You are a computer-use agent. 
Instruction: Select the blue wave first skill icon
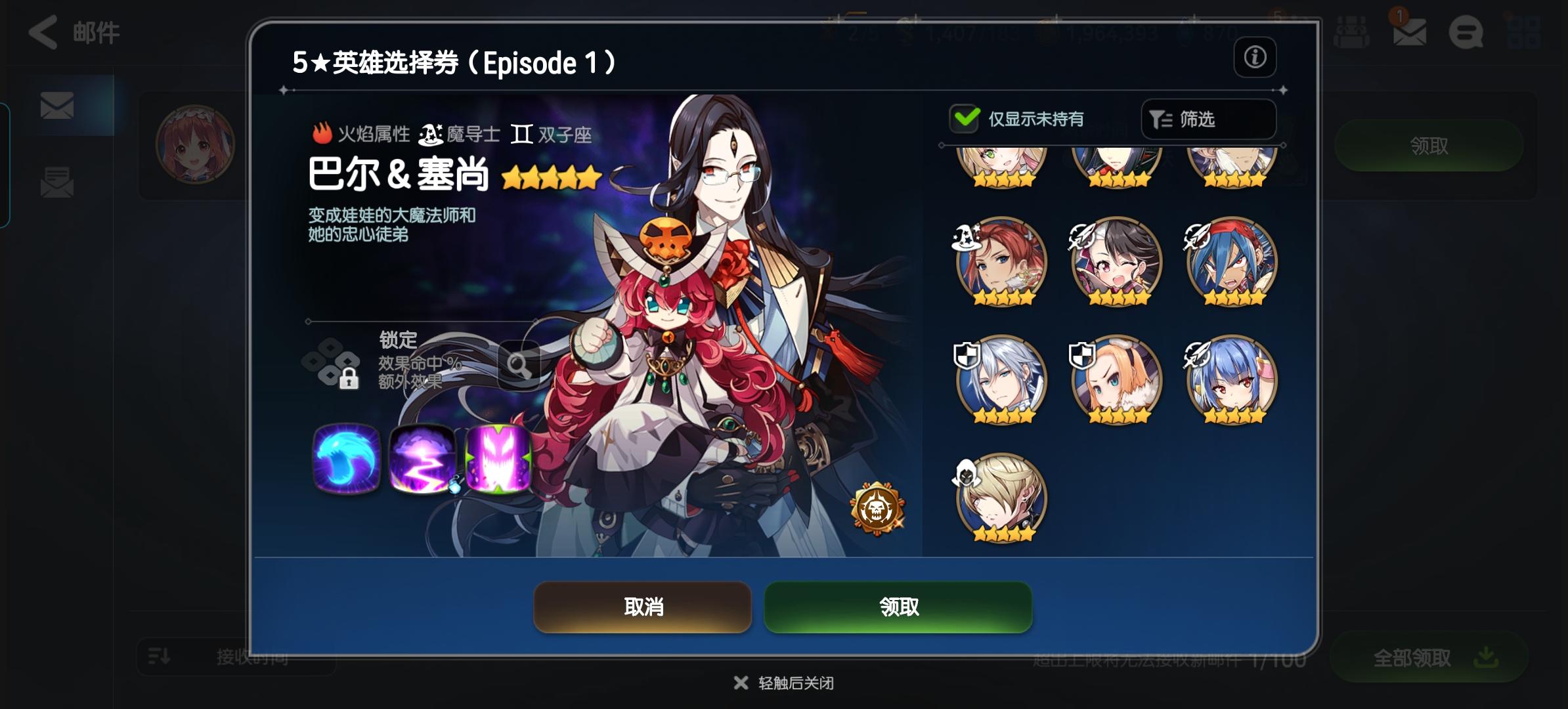tap(346, 460)
